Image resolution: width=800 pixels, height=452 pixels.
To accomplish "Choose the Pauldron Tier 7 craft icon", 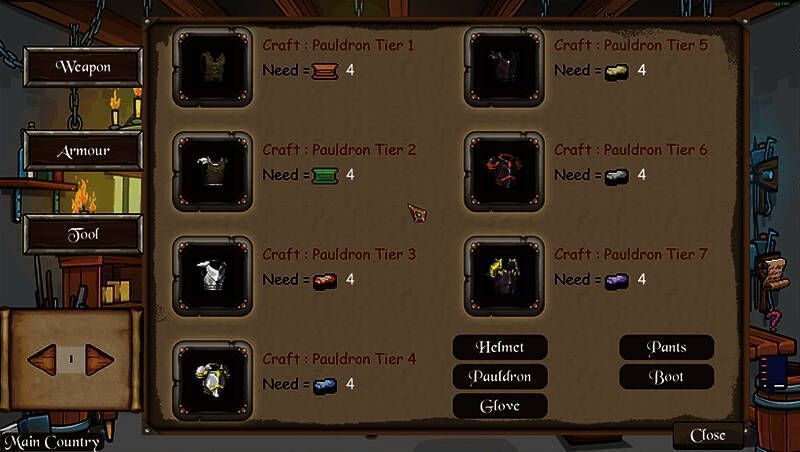I will pyautogui.click(x=503, y=275).
